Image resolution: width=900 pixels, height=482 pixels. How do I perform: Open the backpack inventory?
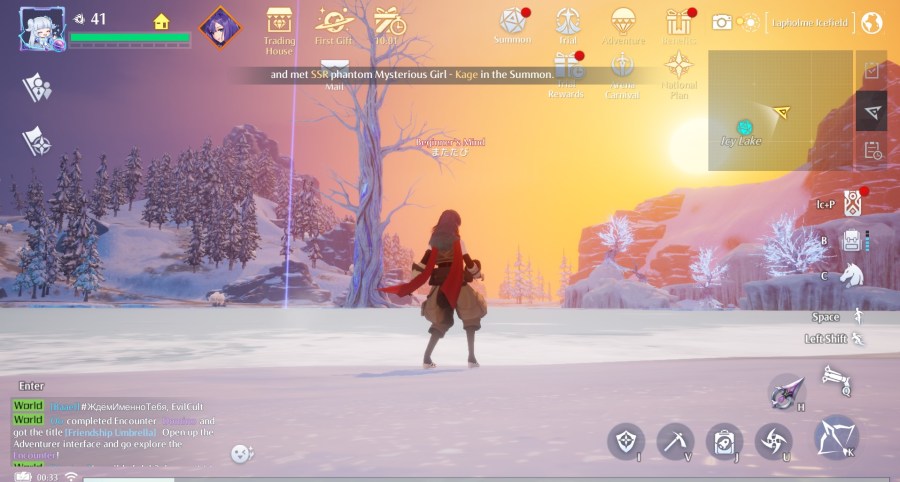(x=852, y=241)
